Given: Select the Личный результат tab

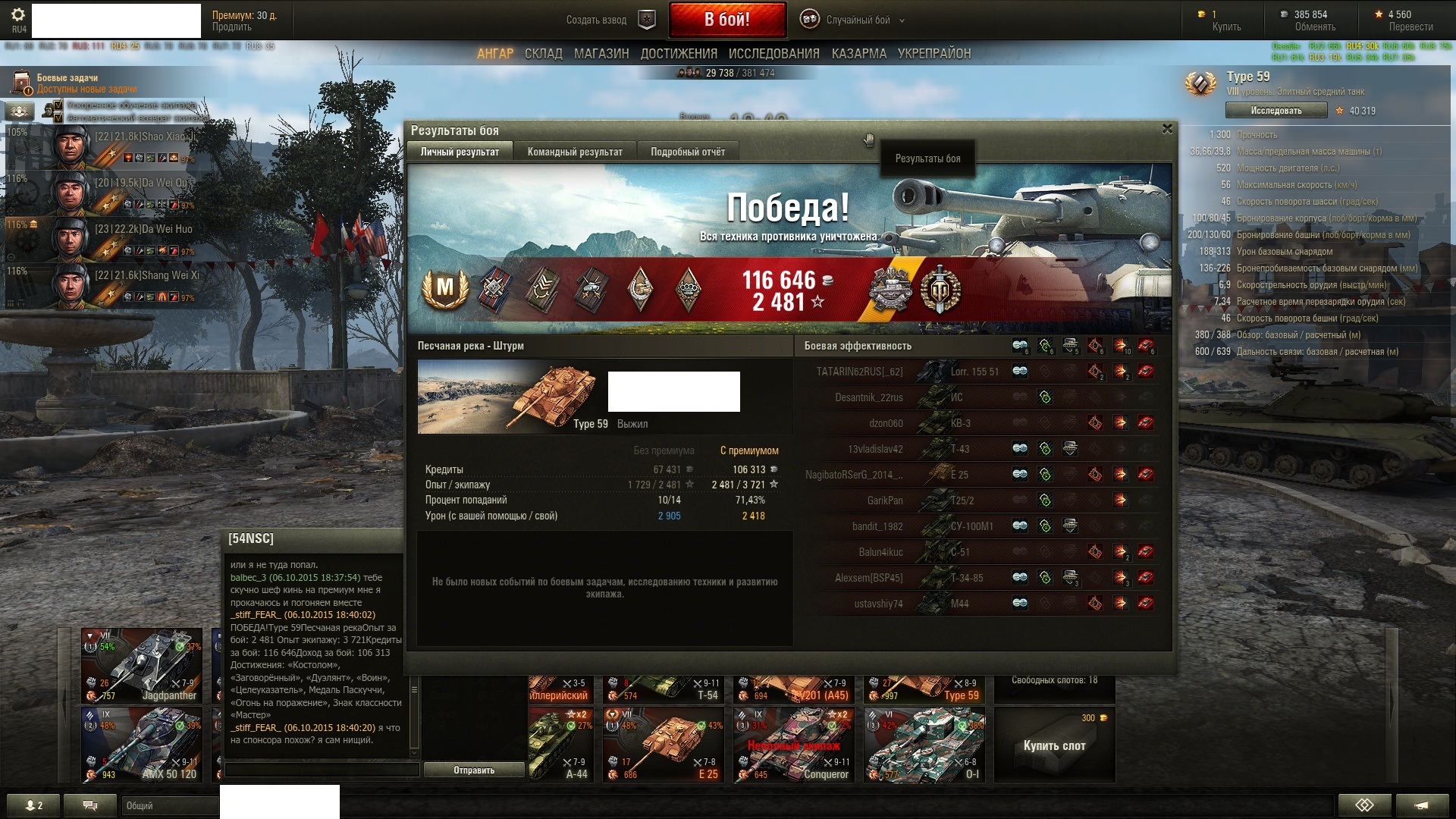Looking at the screenshot, I should point(460,152).
